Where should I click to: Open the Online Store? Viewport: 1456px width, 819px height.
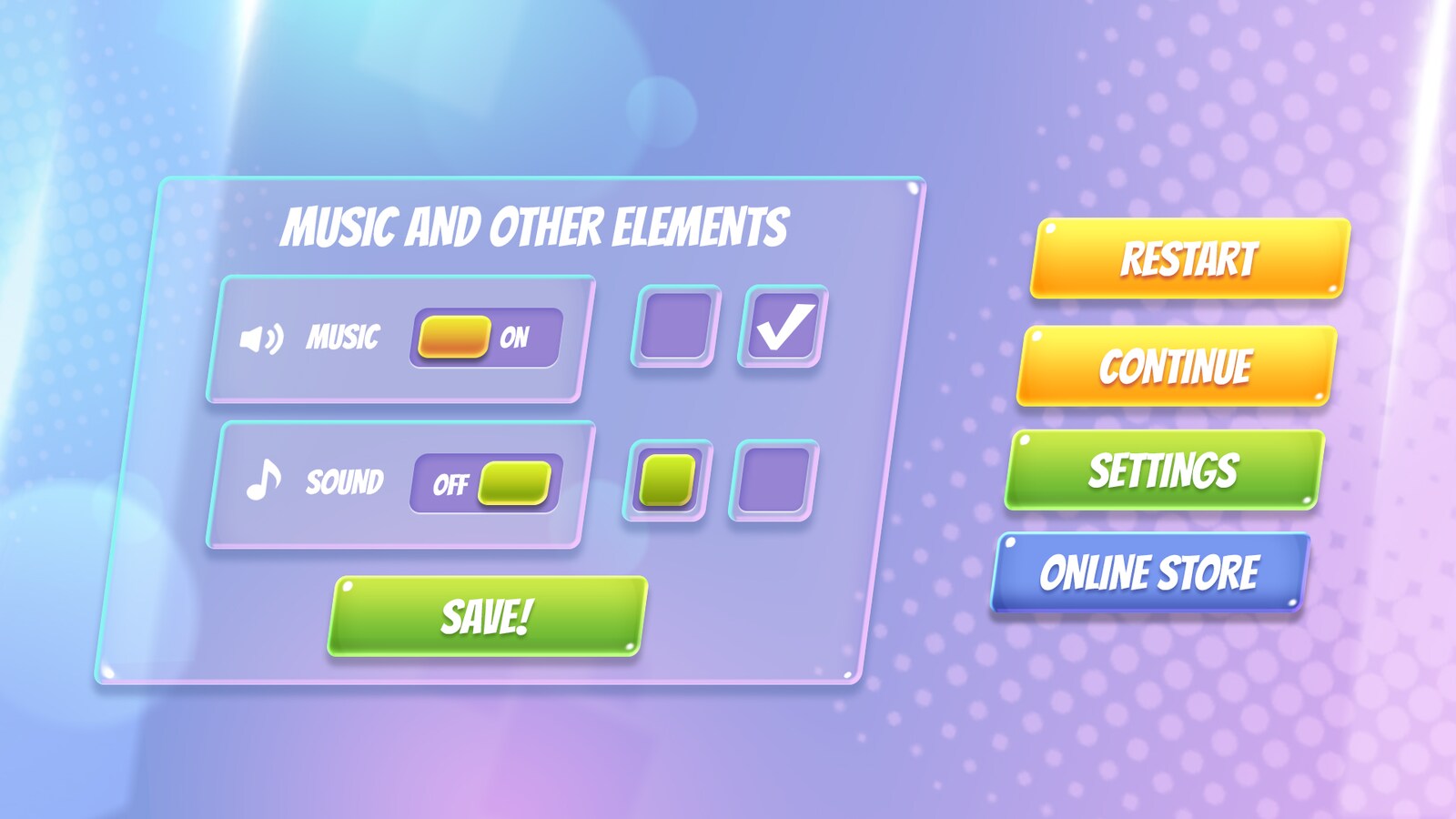click(1158, 573)
